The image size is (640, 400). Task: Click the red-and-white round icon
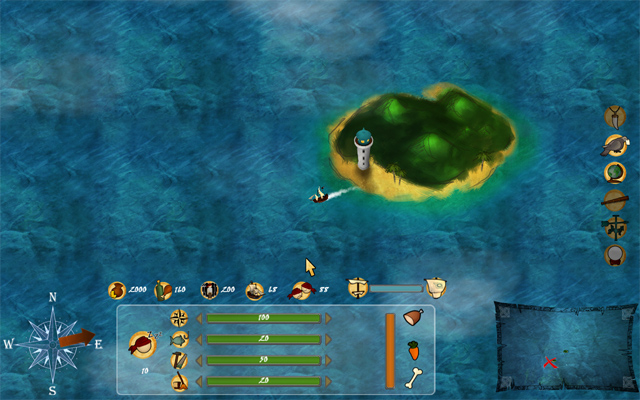click(x=616, y=254)
